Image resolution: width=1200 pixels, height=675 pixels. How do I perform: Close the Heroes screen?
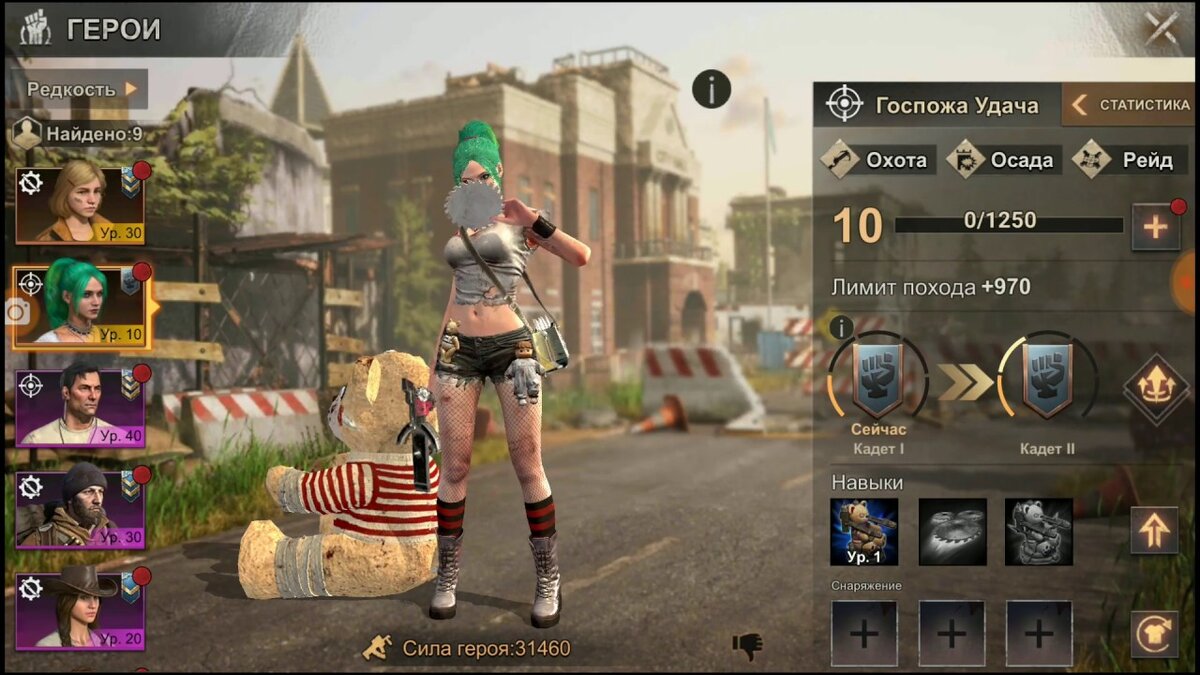(x=1161, y=27)
